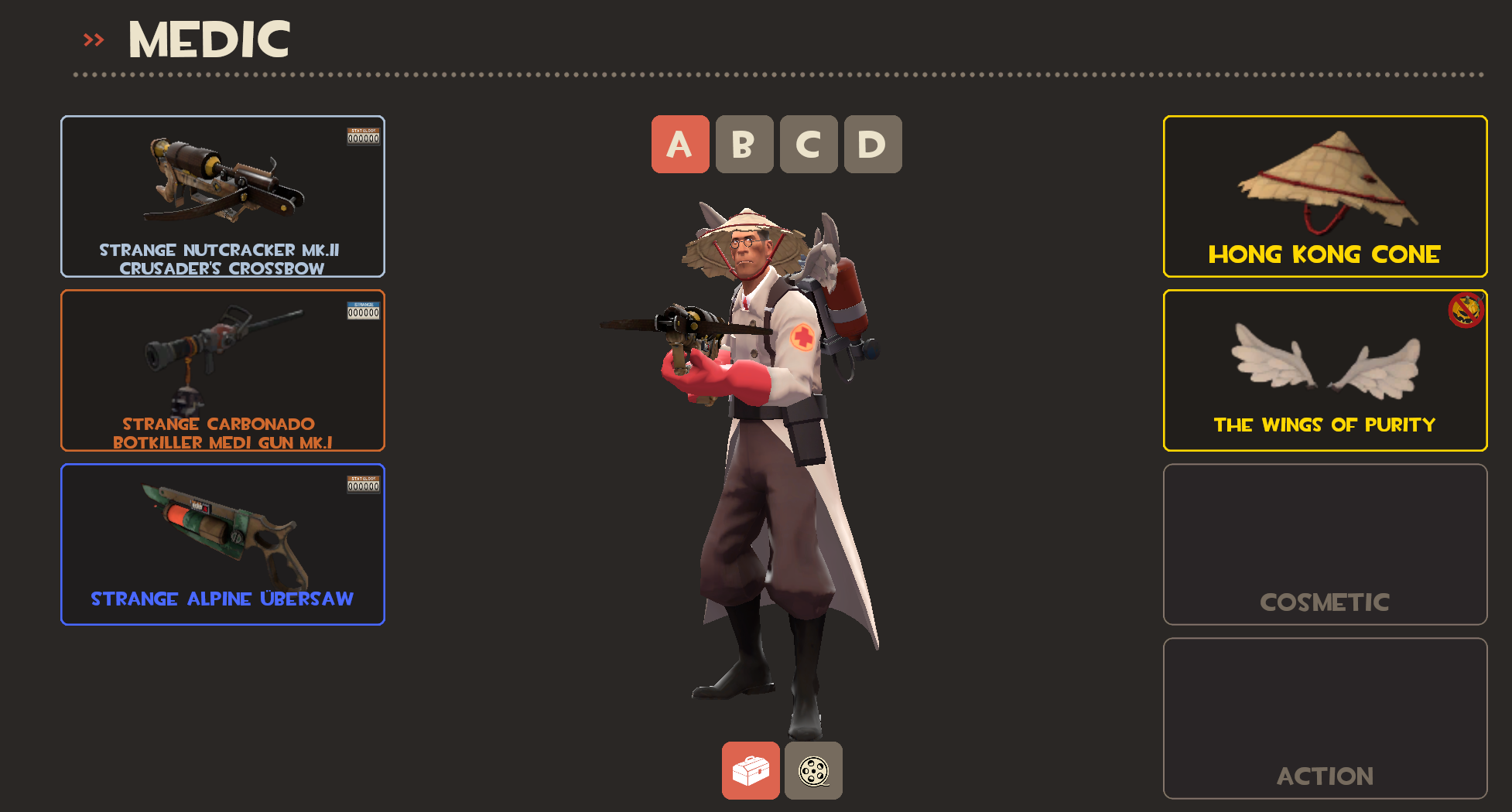Click the Halloween restriction icon on Wings
The height and width of the screenshot is (812, 1512).
tap(1465, 311)
